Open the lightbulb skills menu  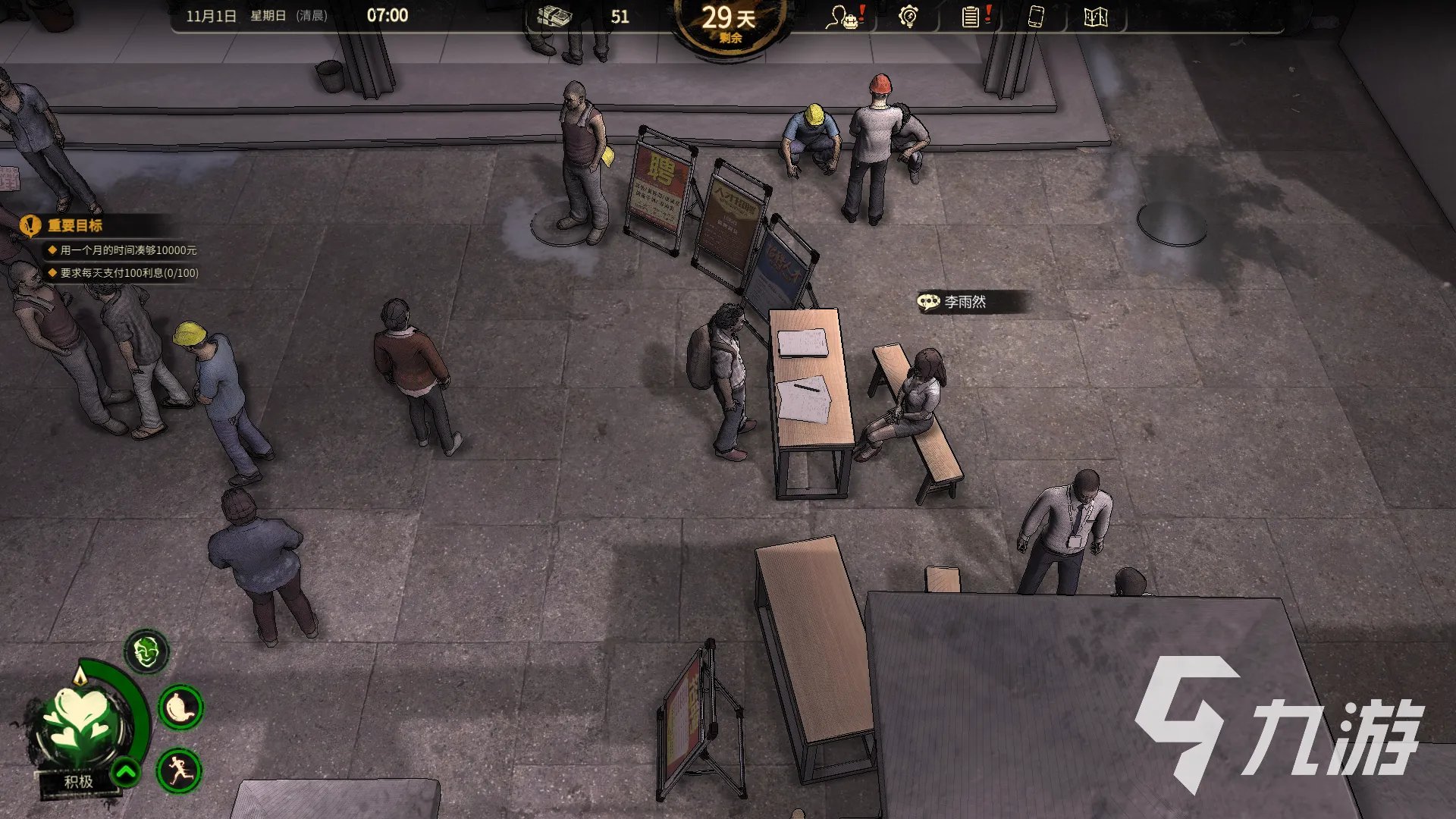(908, 17)
